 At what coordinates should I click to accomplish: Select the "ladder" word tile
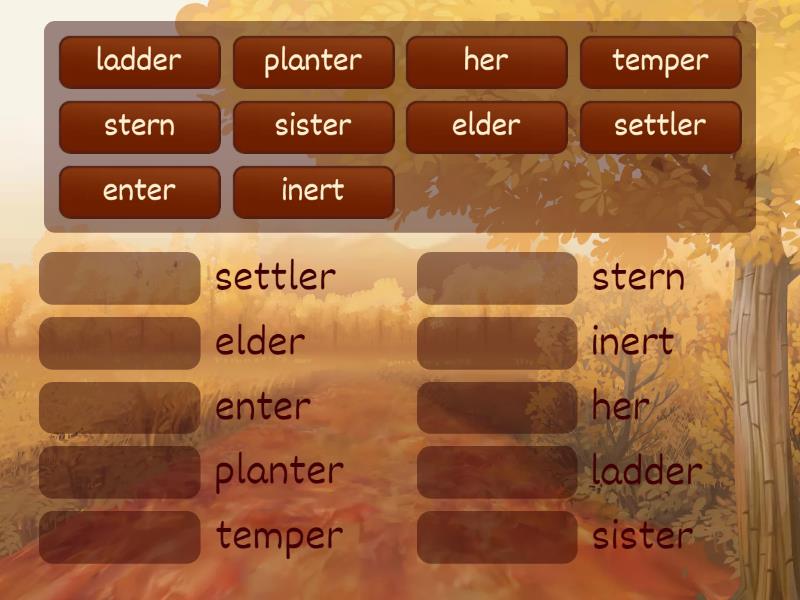click(x=139, y=62)
